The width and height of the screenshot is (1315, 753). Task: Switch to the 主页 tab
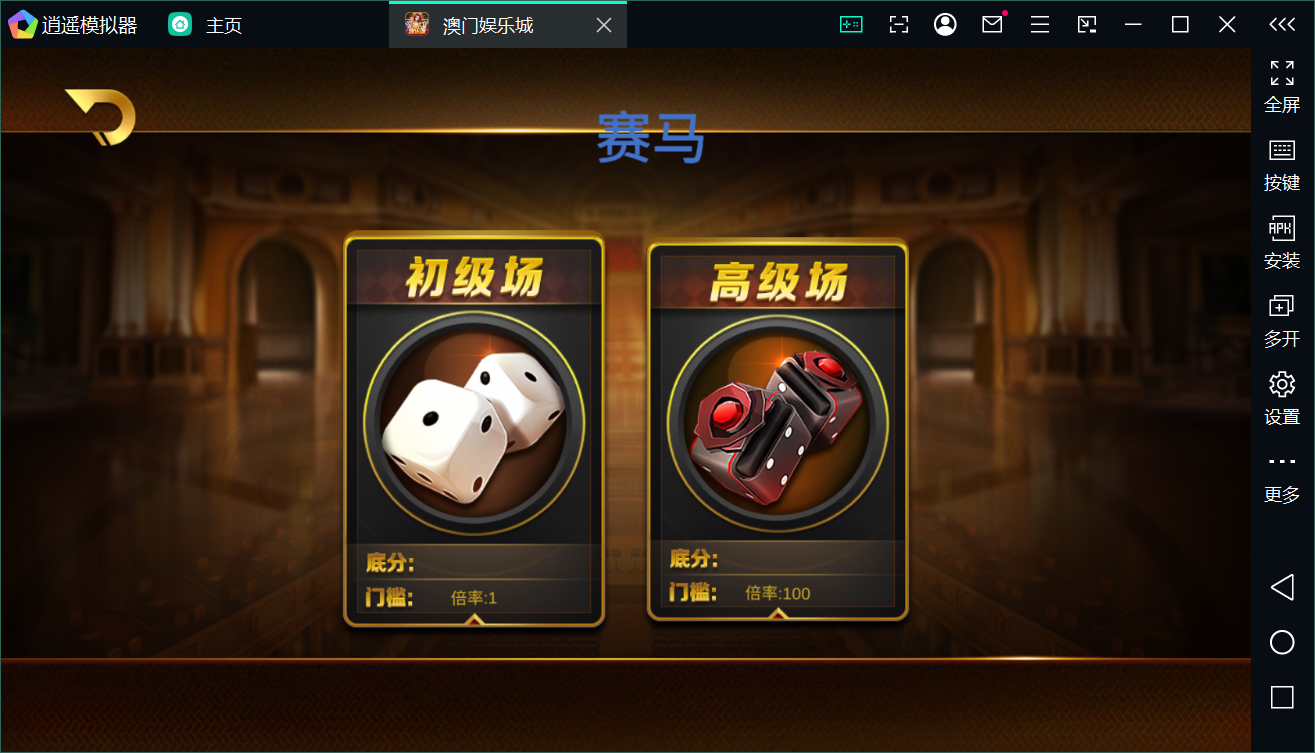pyautogui.click(x=210, y=23)
